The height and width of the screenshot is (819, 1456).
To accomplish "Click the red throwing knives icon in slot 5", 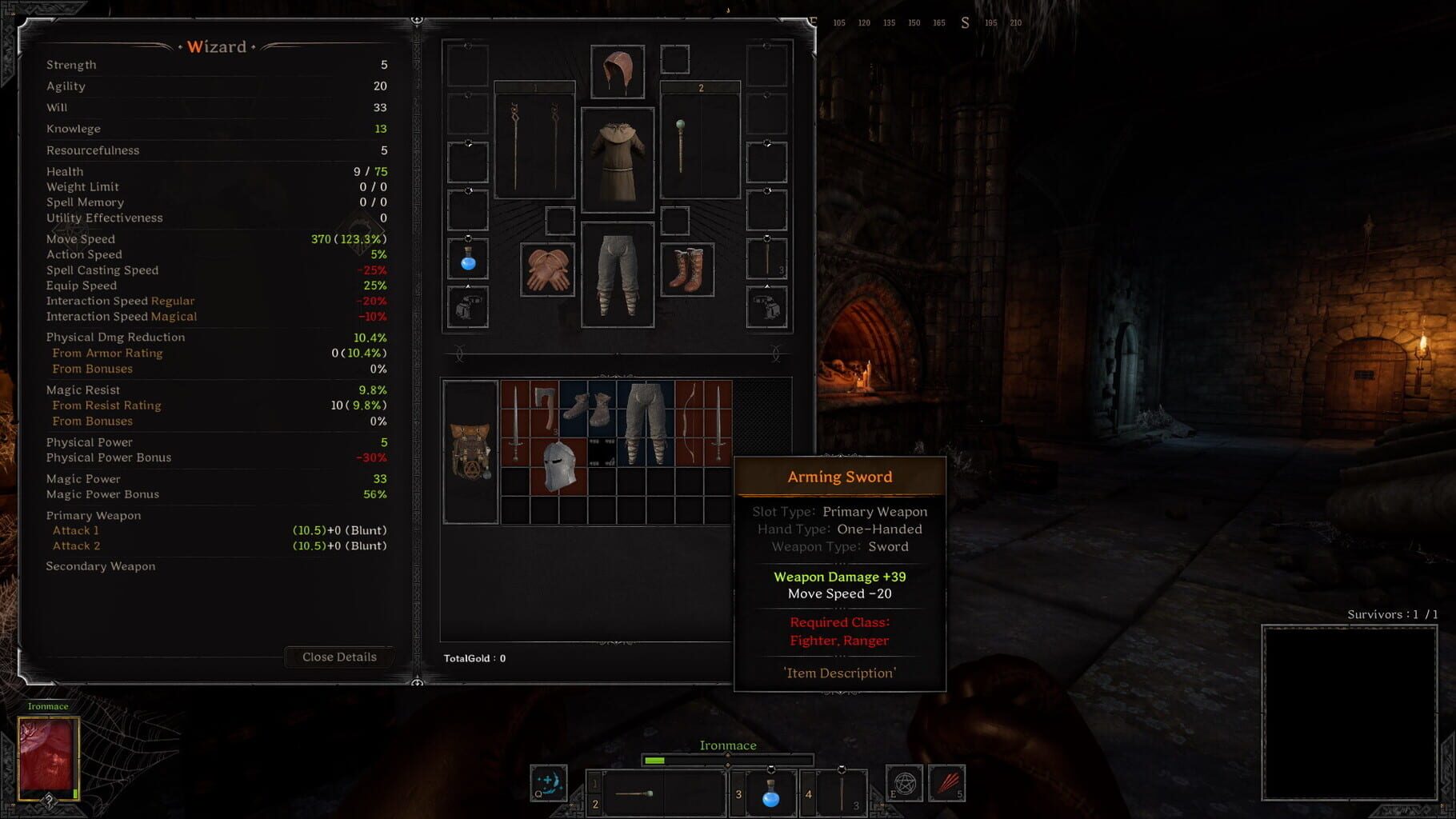I will (x=946, y=782).
